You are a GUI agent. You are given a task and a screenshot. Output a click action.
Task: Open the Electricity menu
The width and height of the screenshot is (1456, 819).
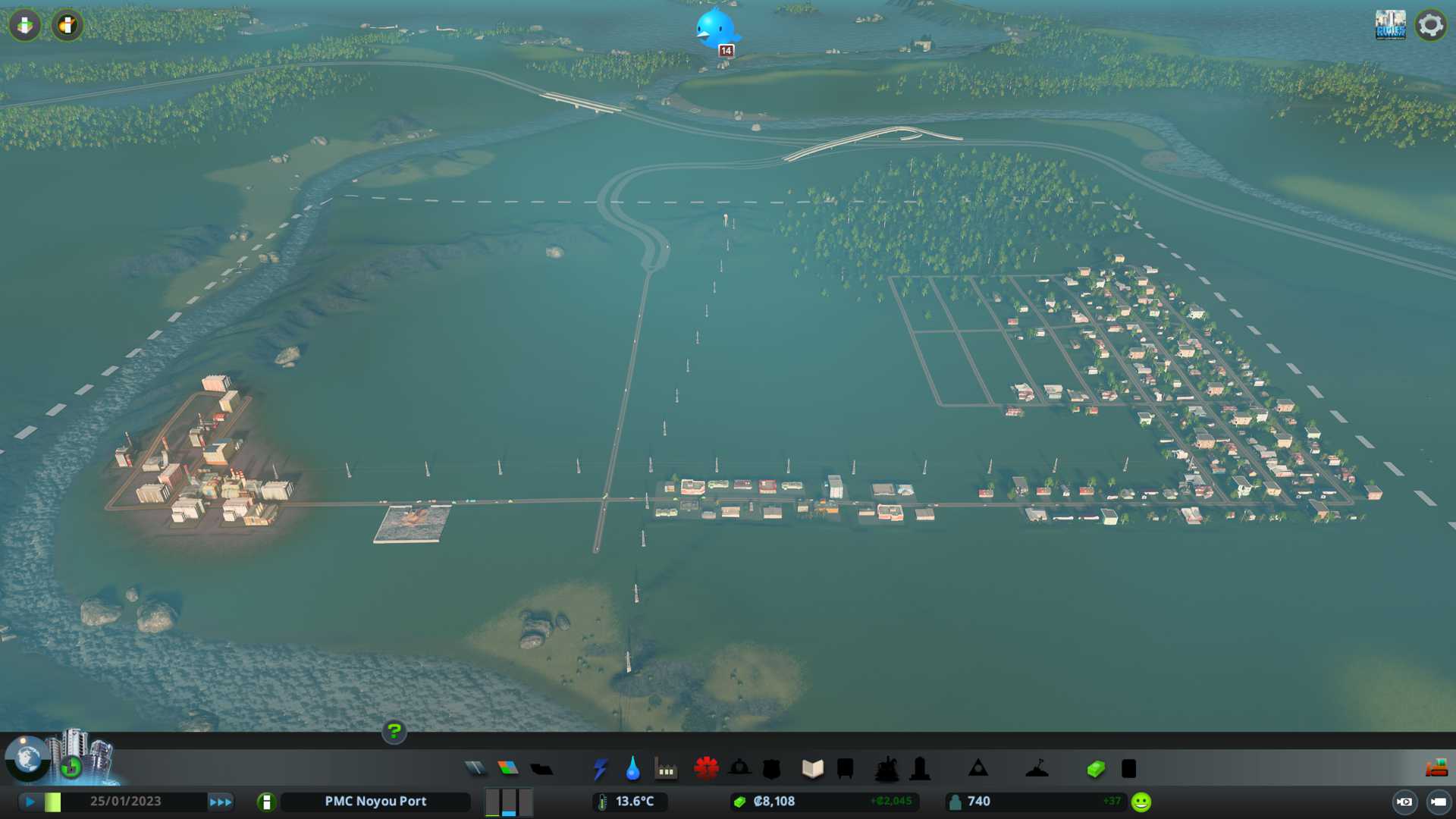(600, 769)
